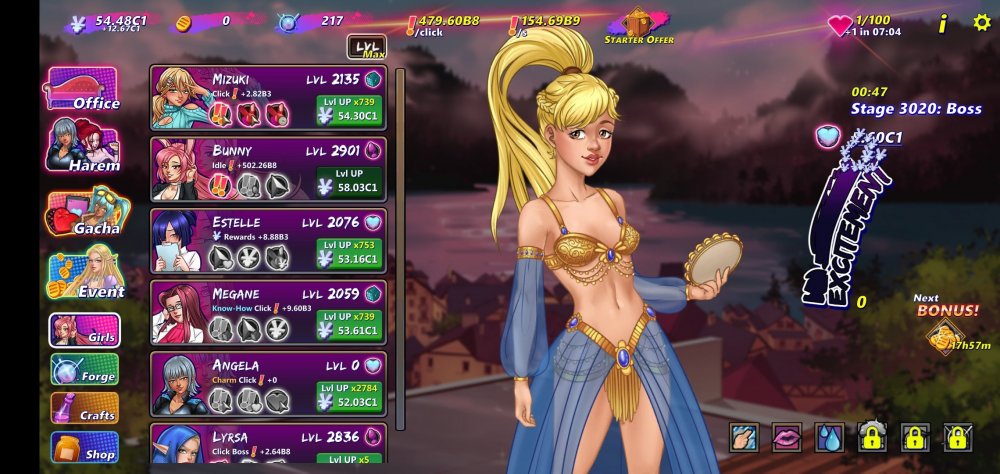Open the Crafts tab
The height and width of the screenshot is (474, 1000).
pyautogui.click(x=85, y=408)
